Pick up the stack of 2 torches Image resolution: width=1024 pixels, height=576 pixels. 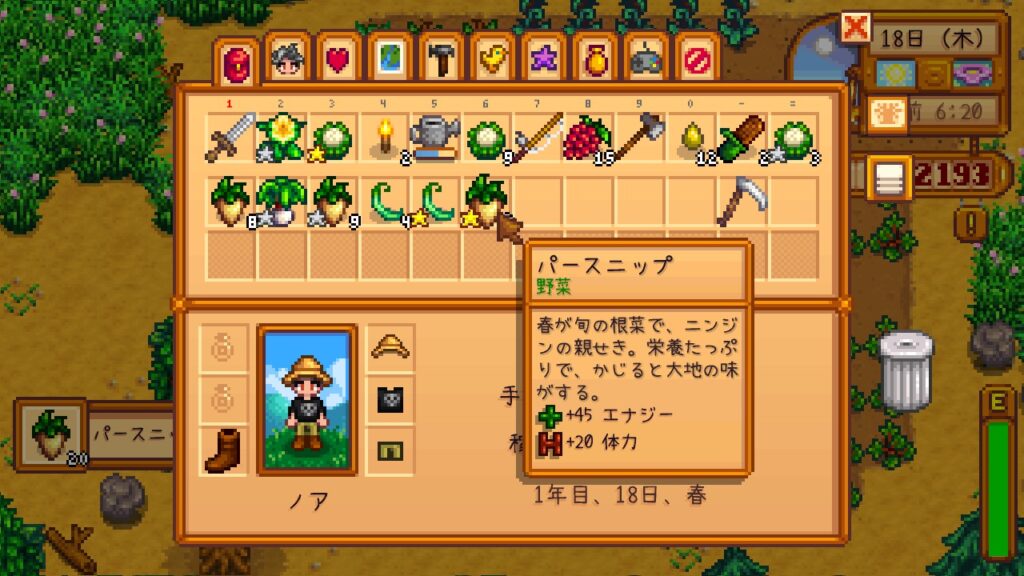(384, 139)
